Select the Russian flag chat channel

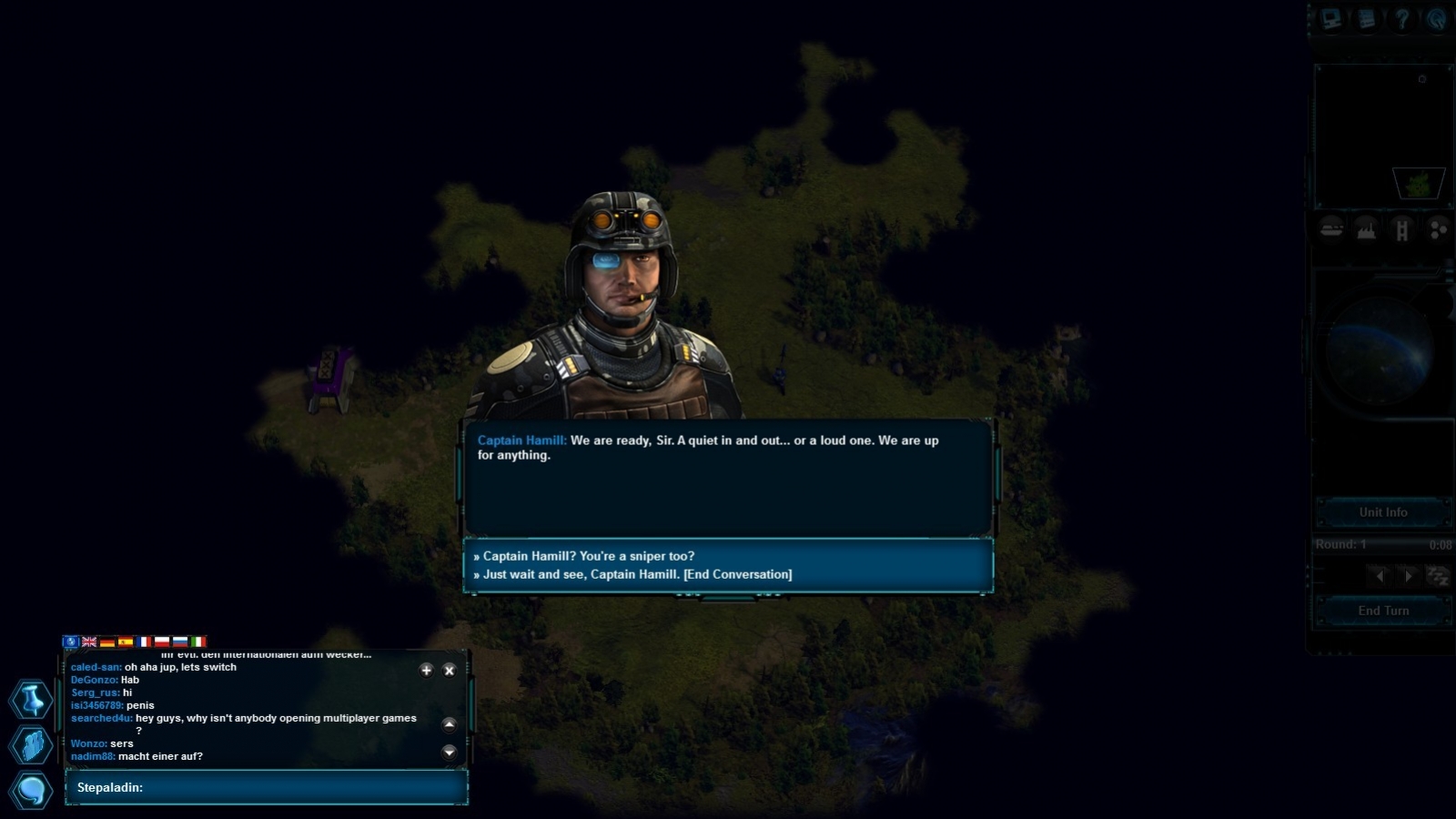tap(180, 642)
